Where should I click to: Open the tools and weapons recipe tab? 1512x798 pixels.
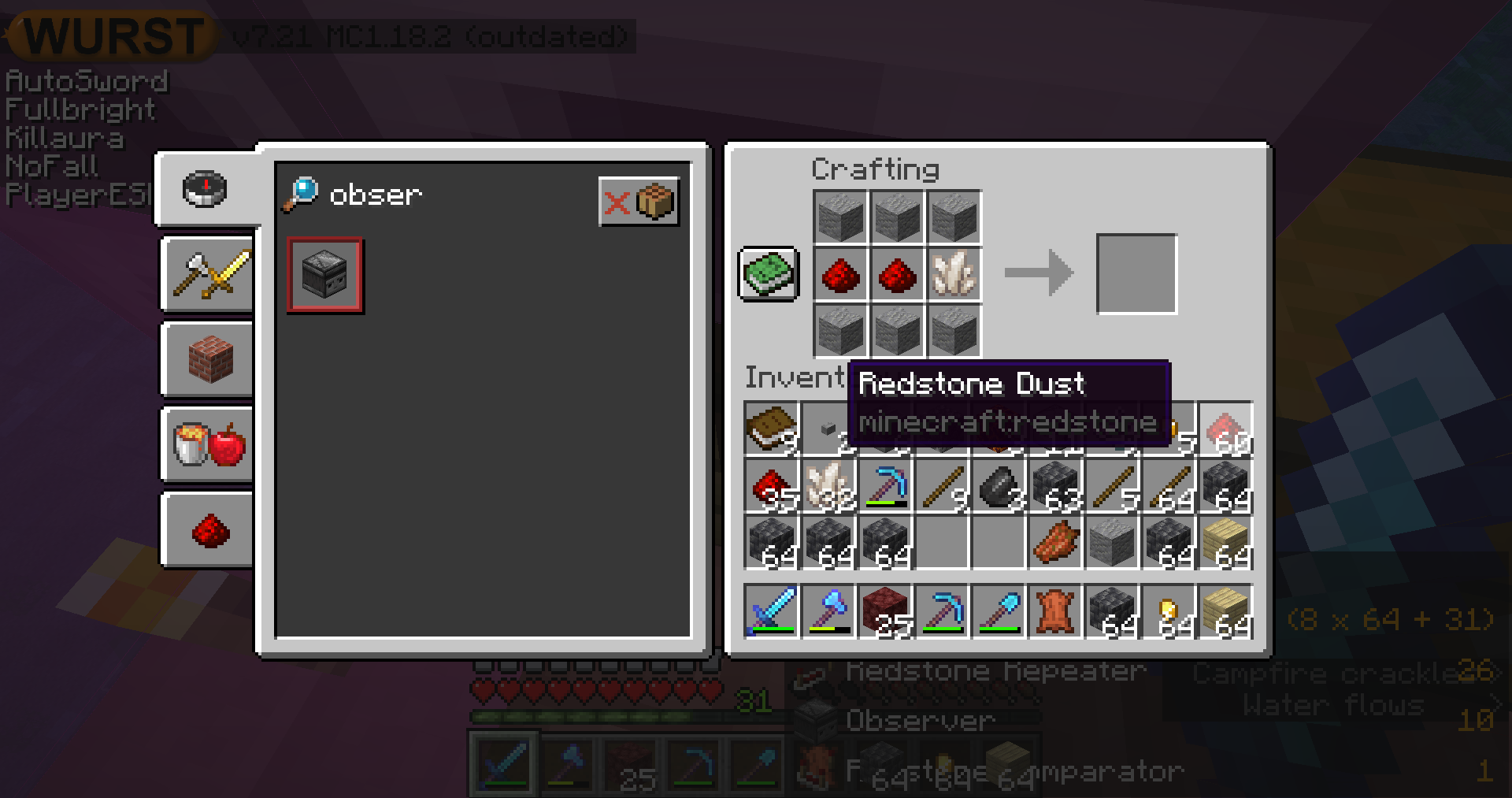(x=209, y=275)
